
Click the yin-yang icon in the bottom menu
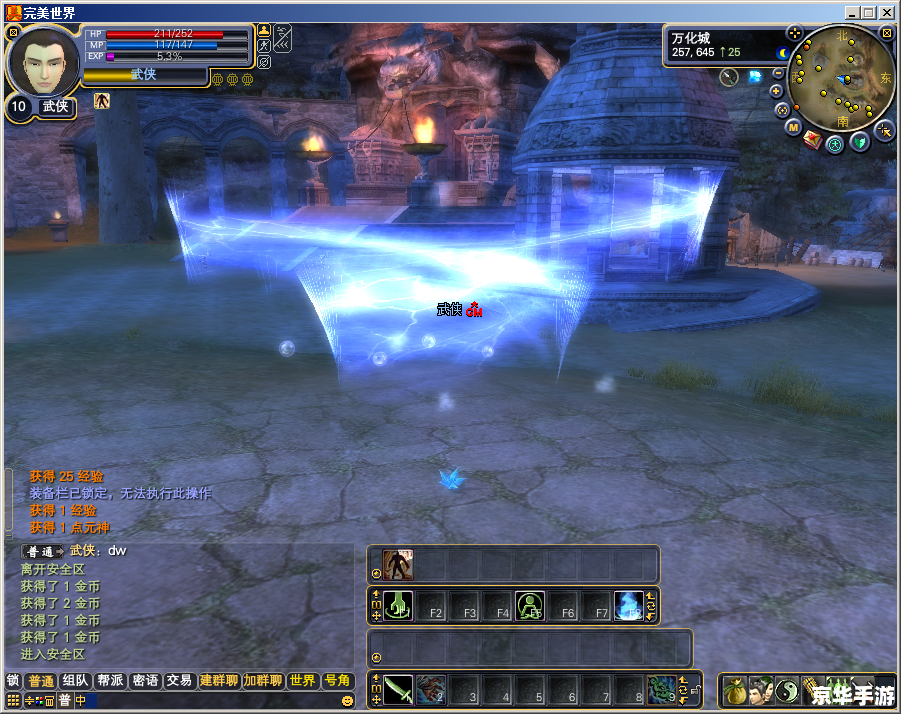[787, 691]
